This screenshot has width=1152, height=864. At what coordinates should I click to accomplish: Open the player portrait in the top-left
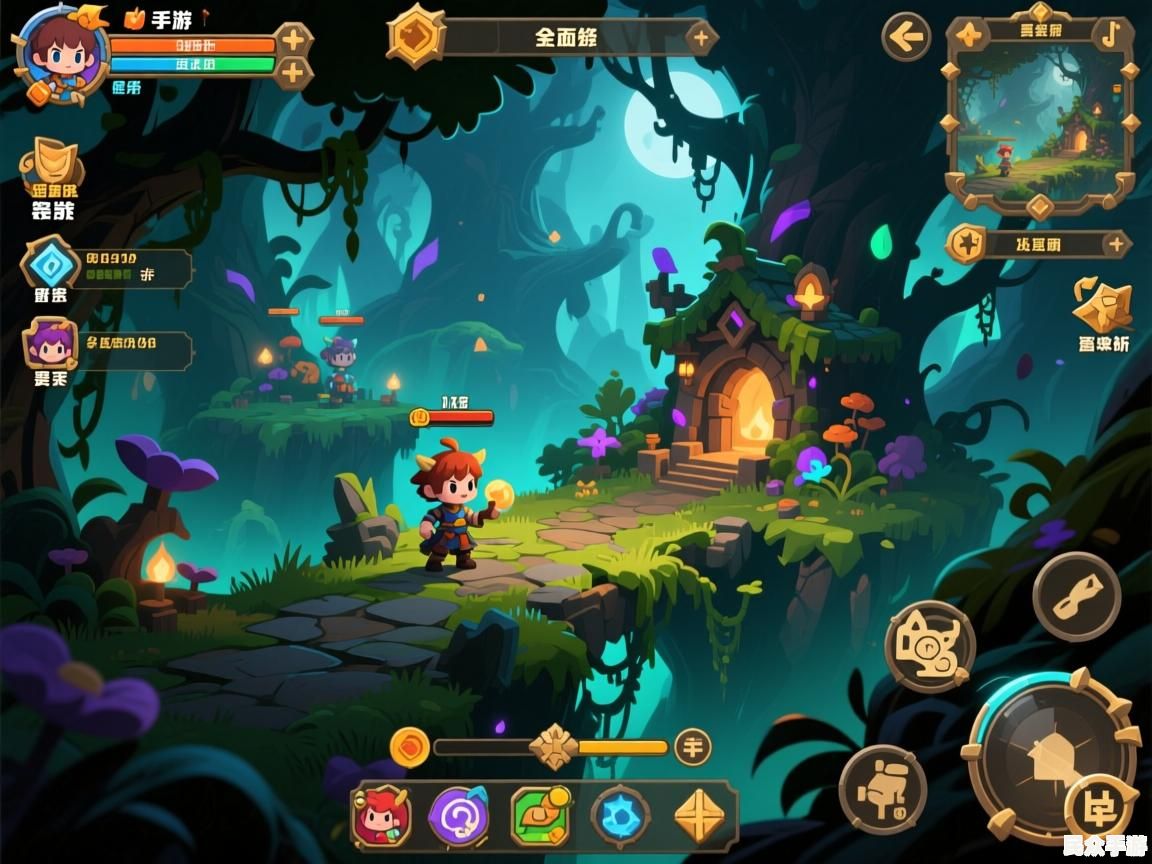[x=62, y=52]
